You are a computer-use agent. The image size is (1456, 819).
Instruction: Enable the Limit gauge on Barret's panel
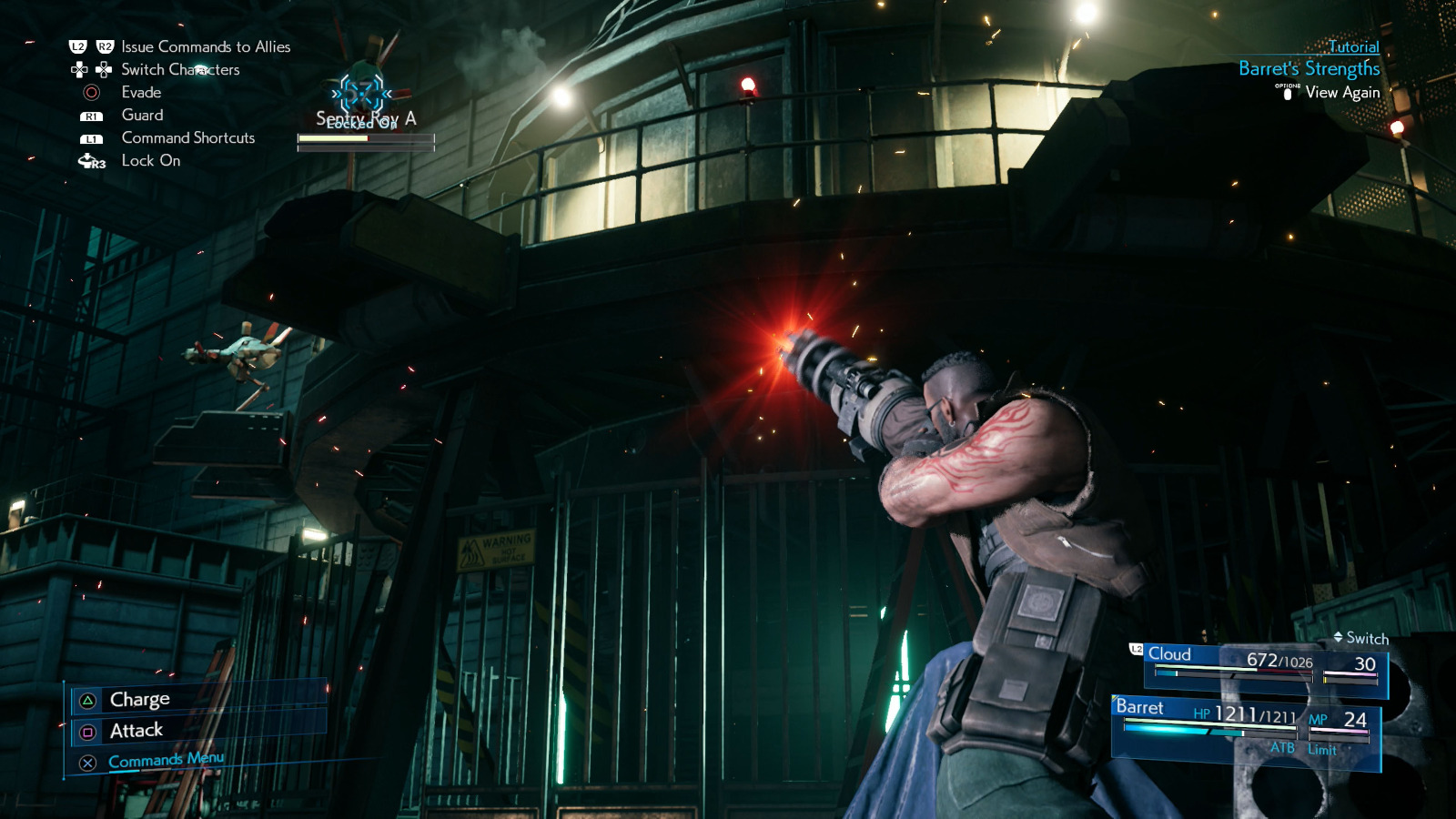(x=1321, y=750)
